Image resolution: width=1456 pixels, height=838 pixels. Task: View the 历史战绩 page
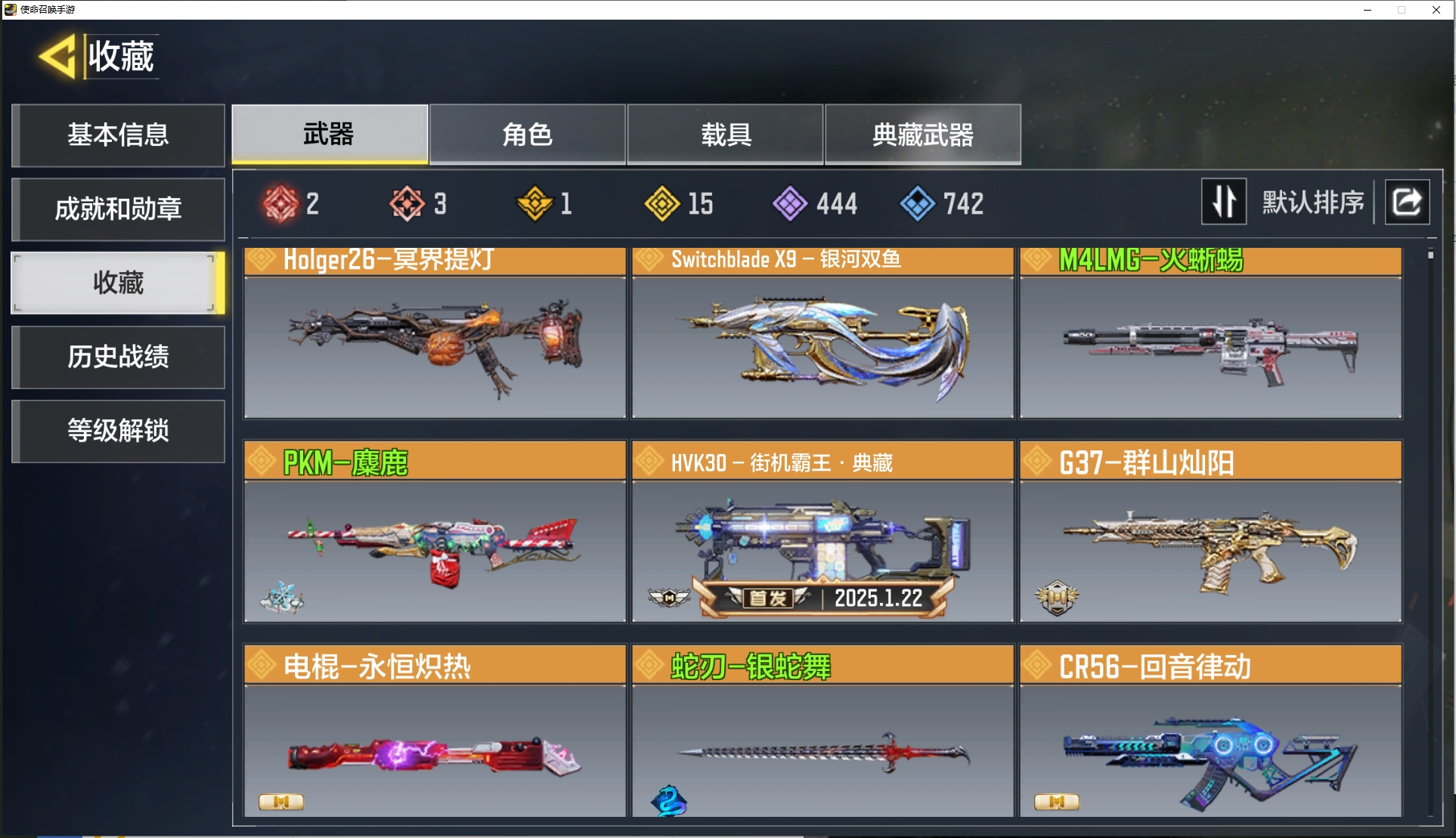pos(118,357)
